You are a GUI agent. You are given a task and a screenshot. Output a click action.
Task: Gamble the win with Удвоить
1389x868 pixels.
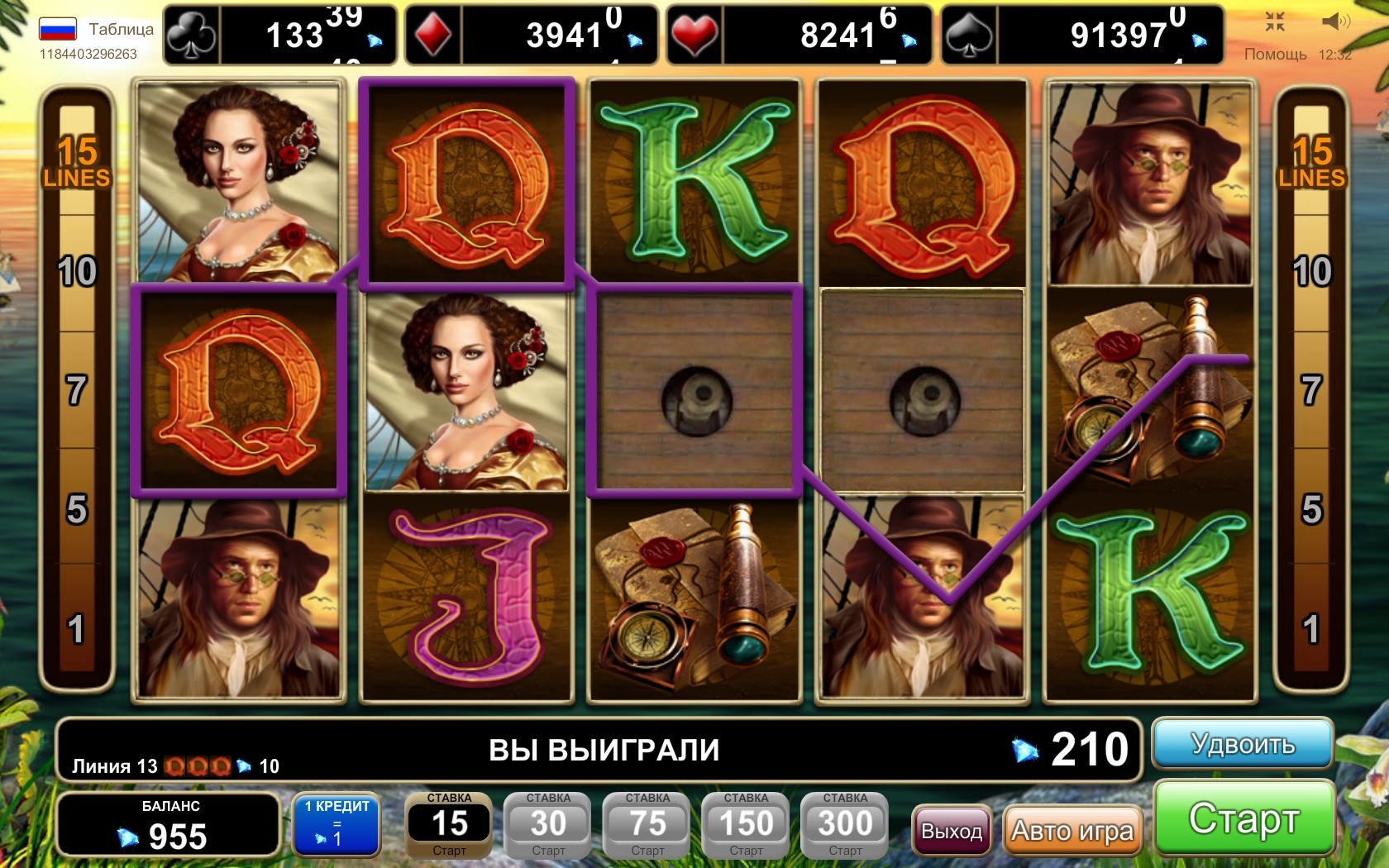click(1243, 743)
